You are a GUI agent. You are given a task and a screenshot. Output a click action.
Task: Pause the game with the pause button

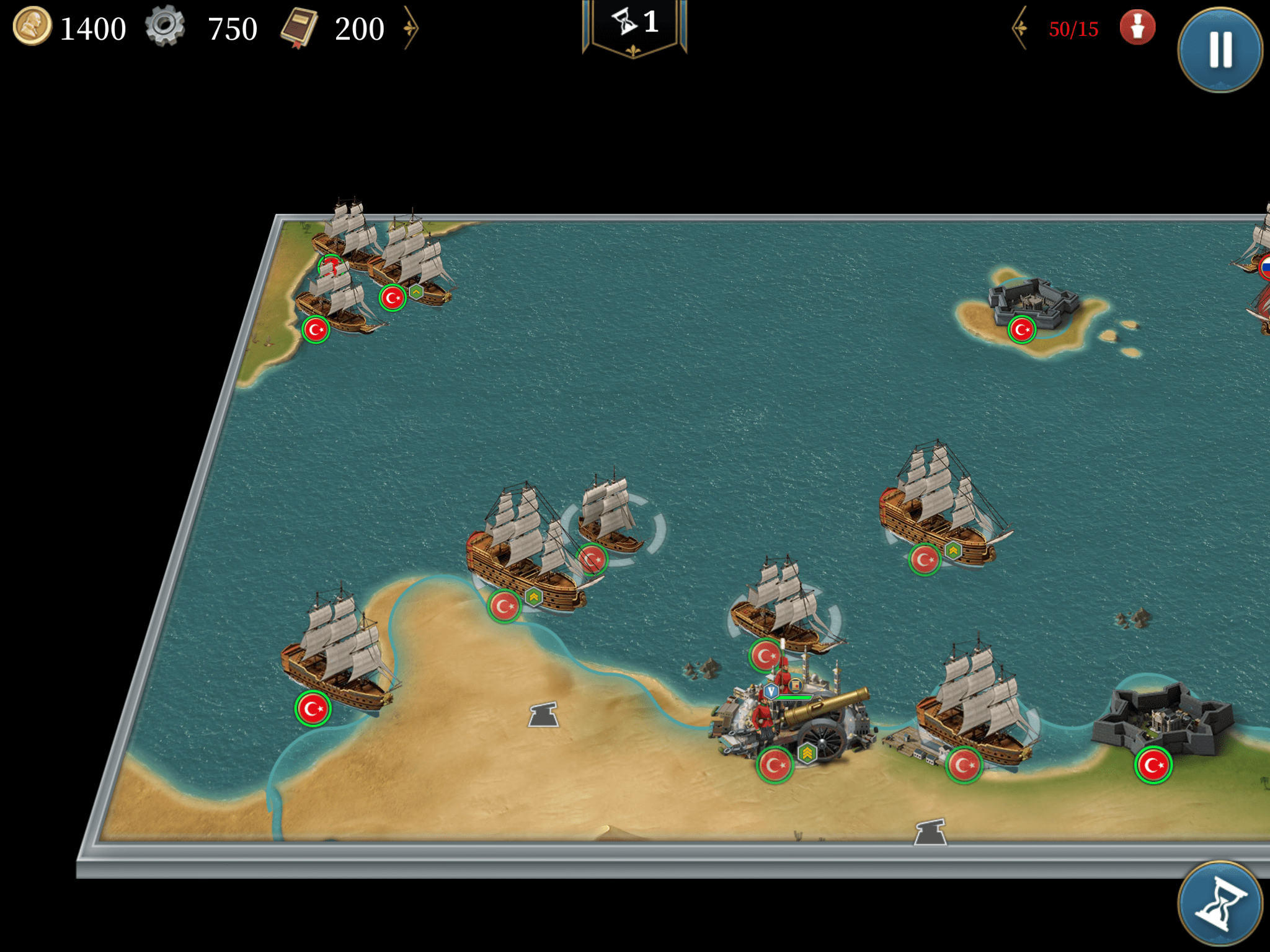pos(1220,50)
